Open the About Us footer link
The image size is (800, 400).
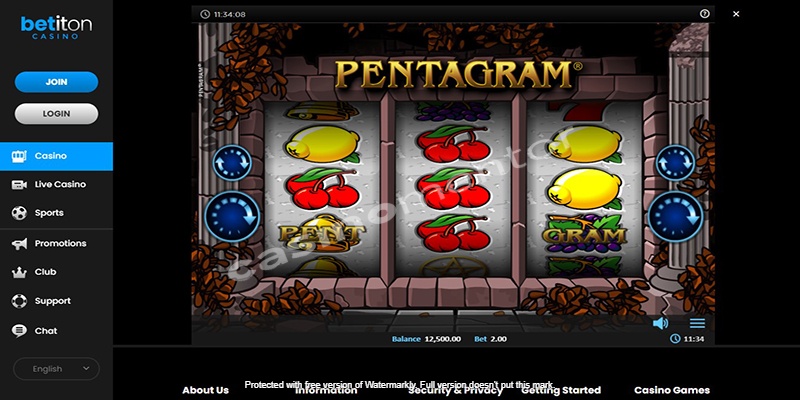pos(205,390)
